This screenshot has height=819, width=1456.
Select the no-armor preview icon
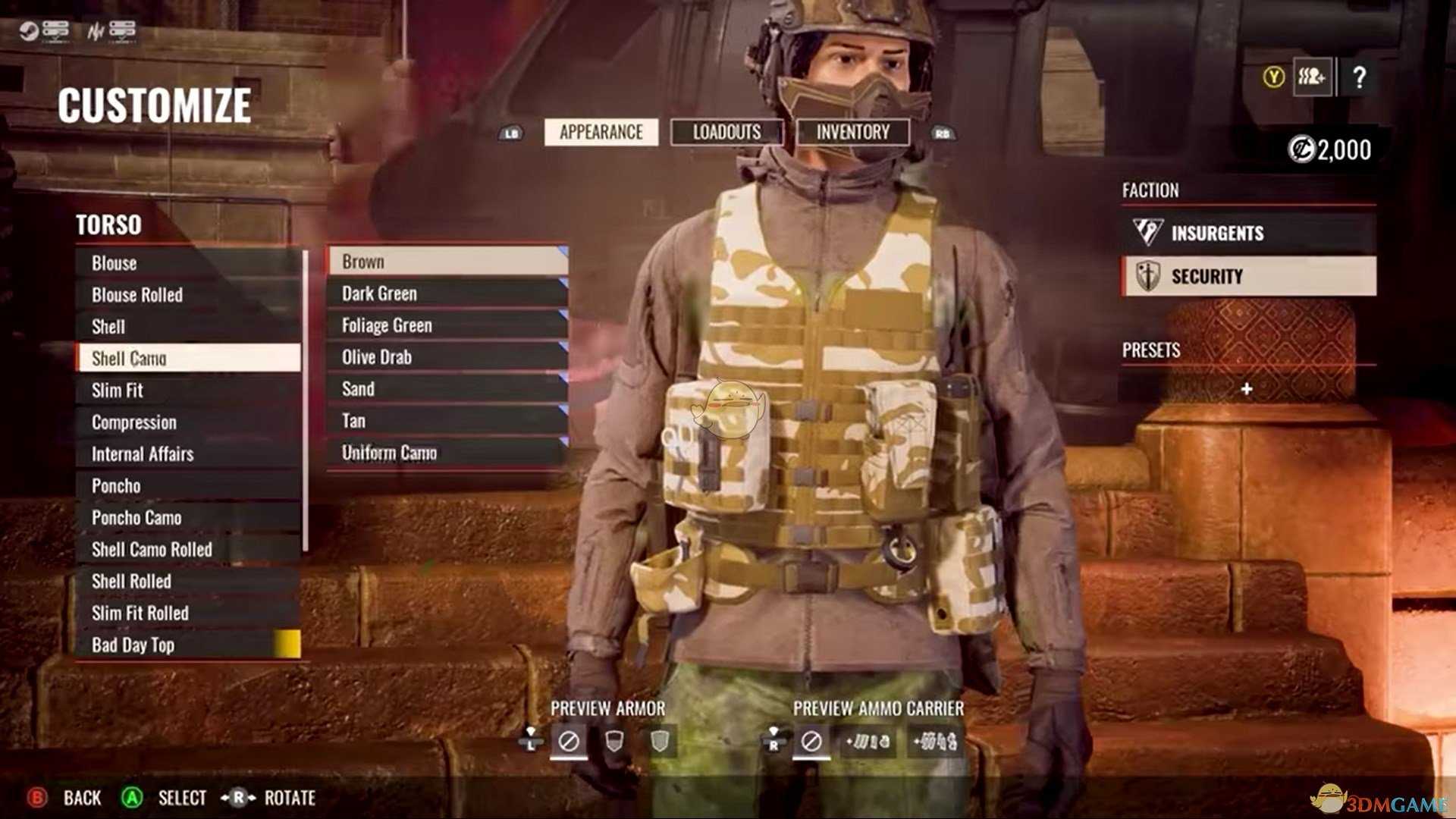[569, 741]
